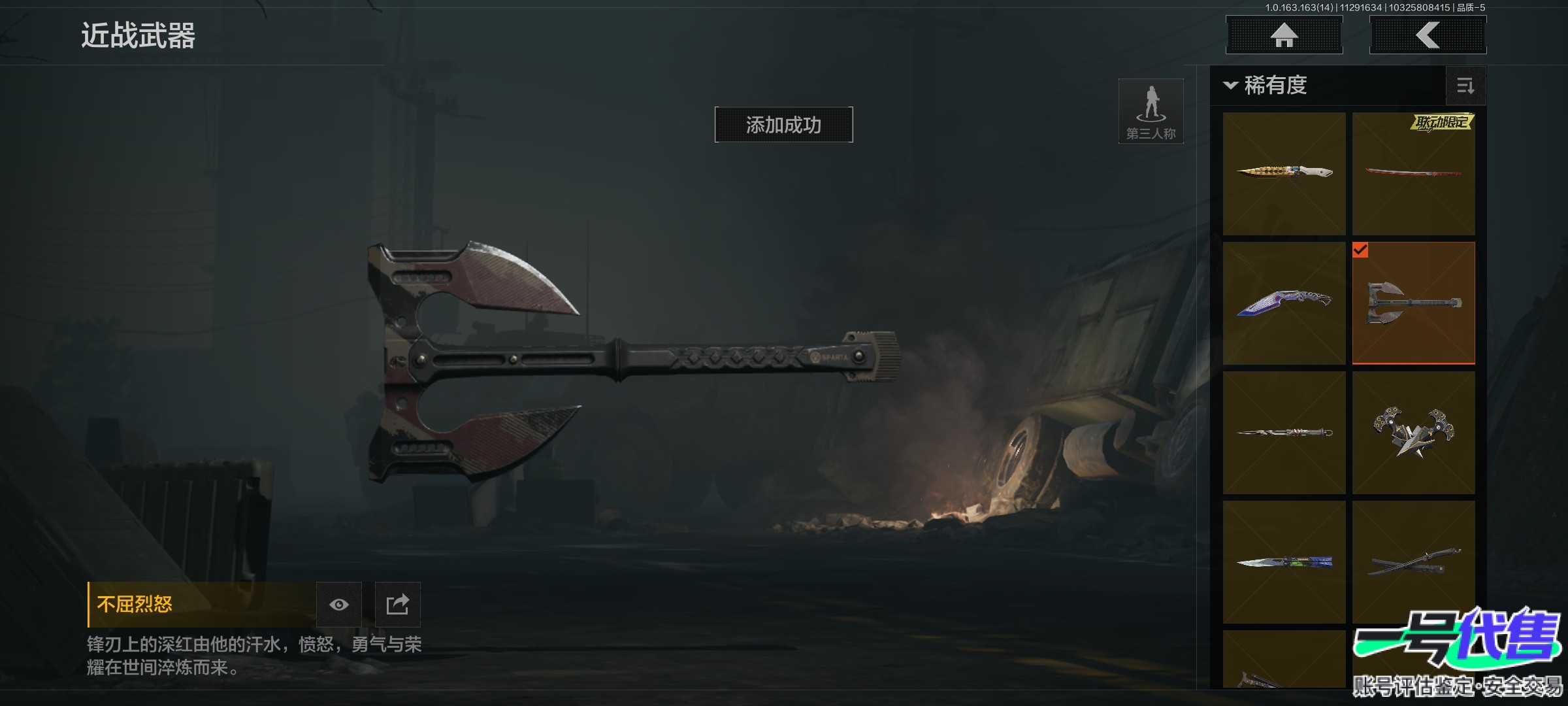Switch to 第三人称 third-person view

click(x=1151, y=111)
